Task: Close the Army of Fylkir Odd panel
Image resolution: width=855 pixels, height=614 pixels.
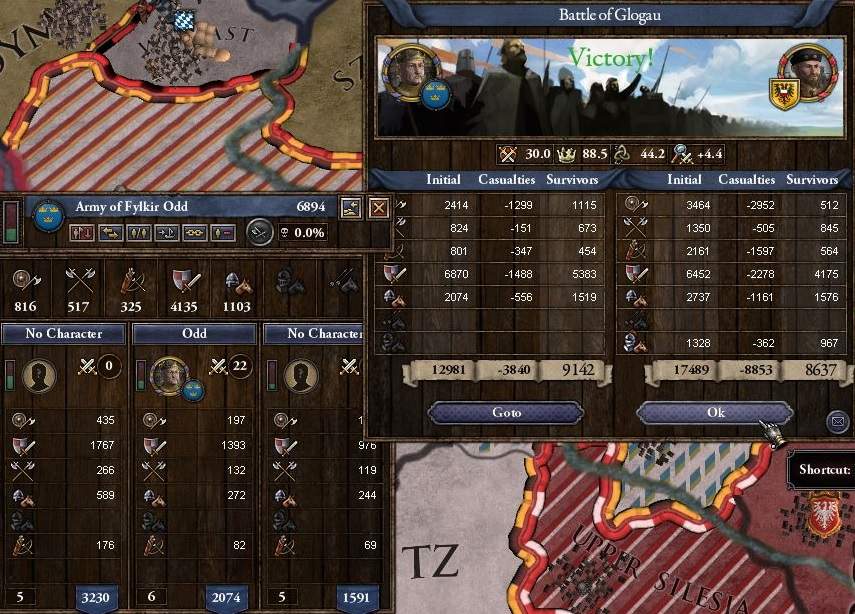Action: pos(378,208)
